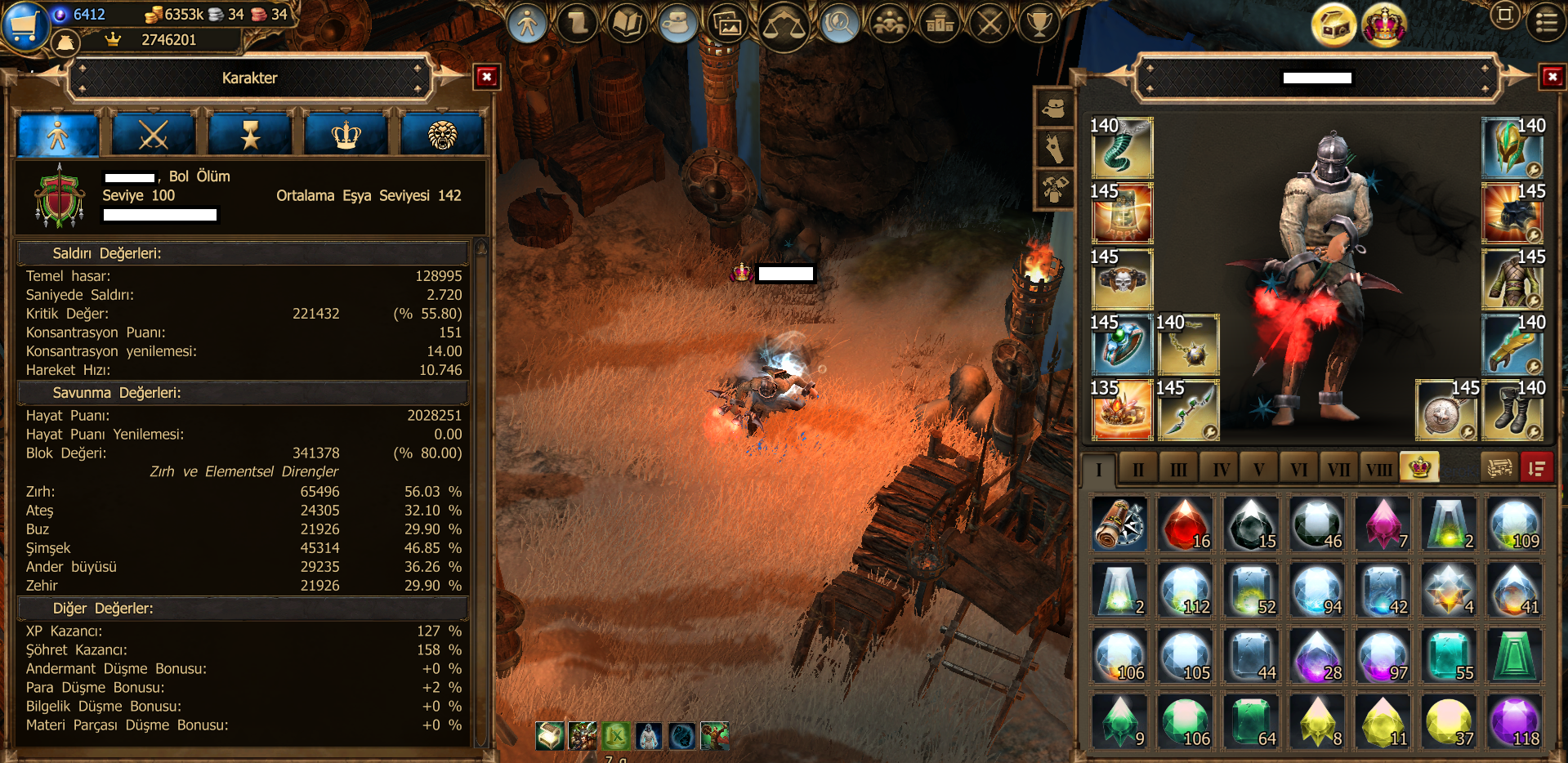1568x763 pixels.
Task: Select the equipped boots slot
Action: 1512,410
